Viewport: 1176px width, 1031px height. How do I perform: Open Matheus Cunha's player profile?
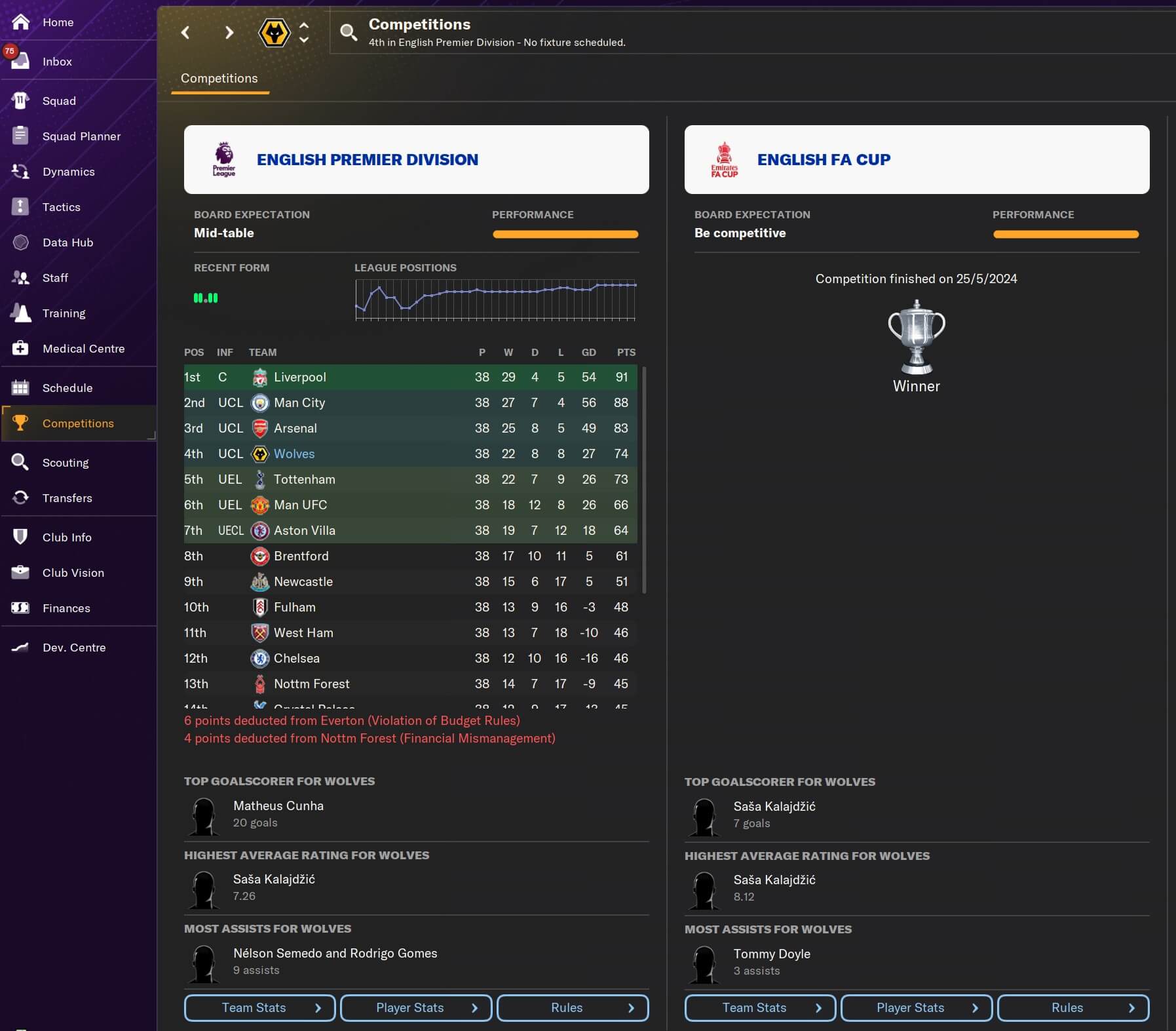coord(278,806)
